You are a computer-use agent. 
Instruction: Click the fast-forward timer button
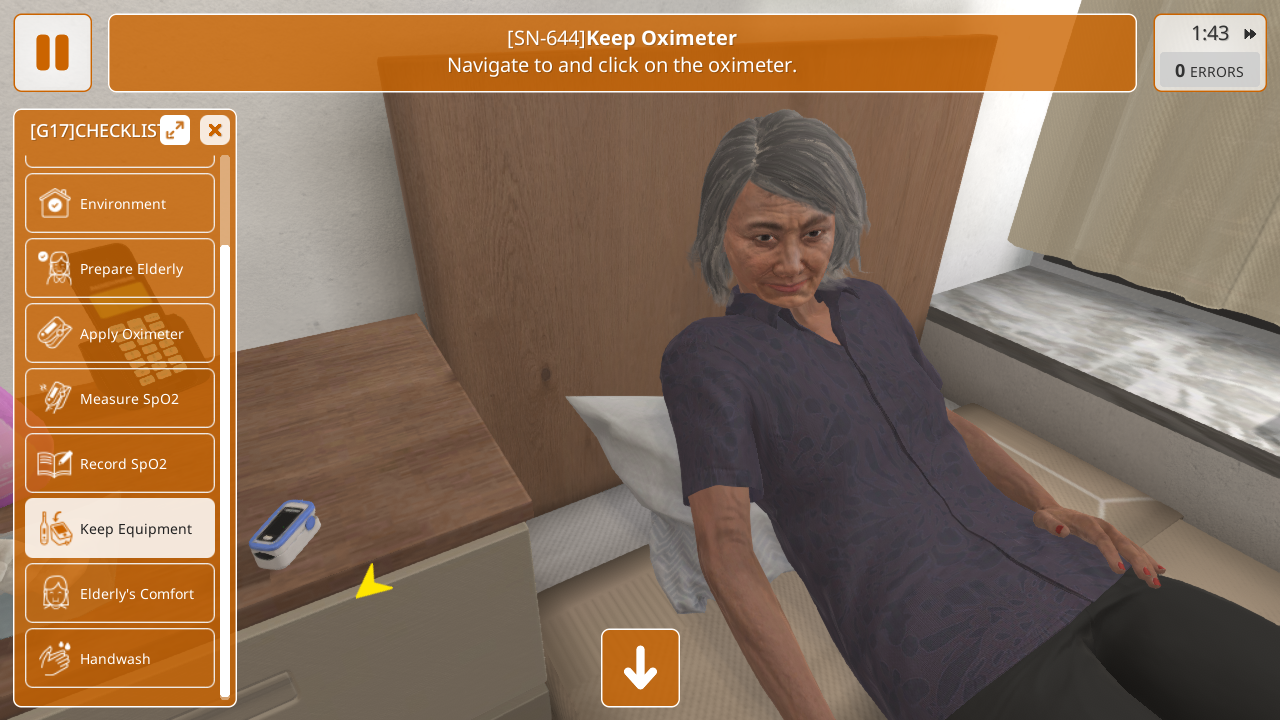coord(1250,34)
